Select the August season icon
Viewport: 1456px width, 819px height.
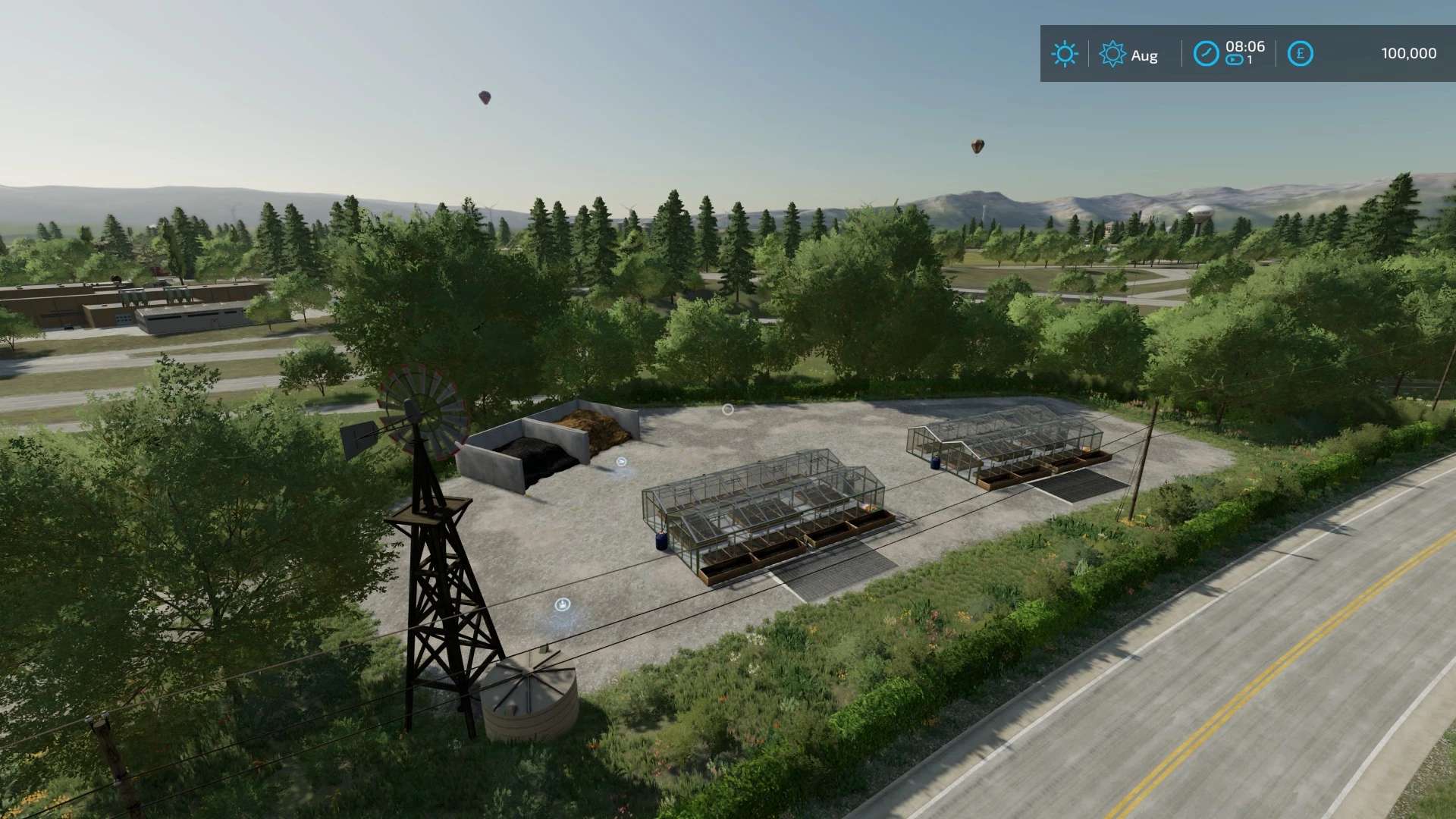click(1112, 54)
